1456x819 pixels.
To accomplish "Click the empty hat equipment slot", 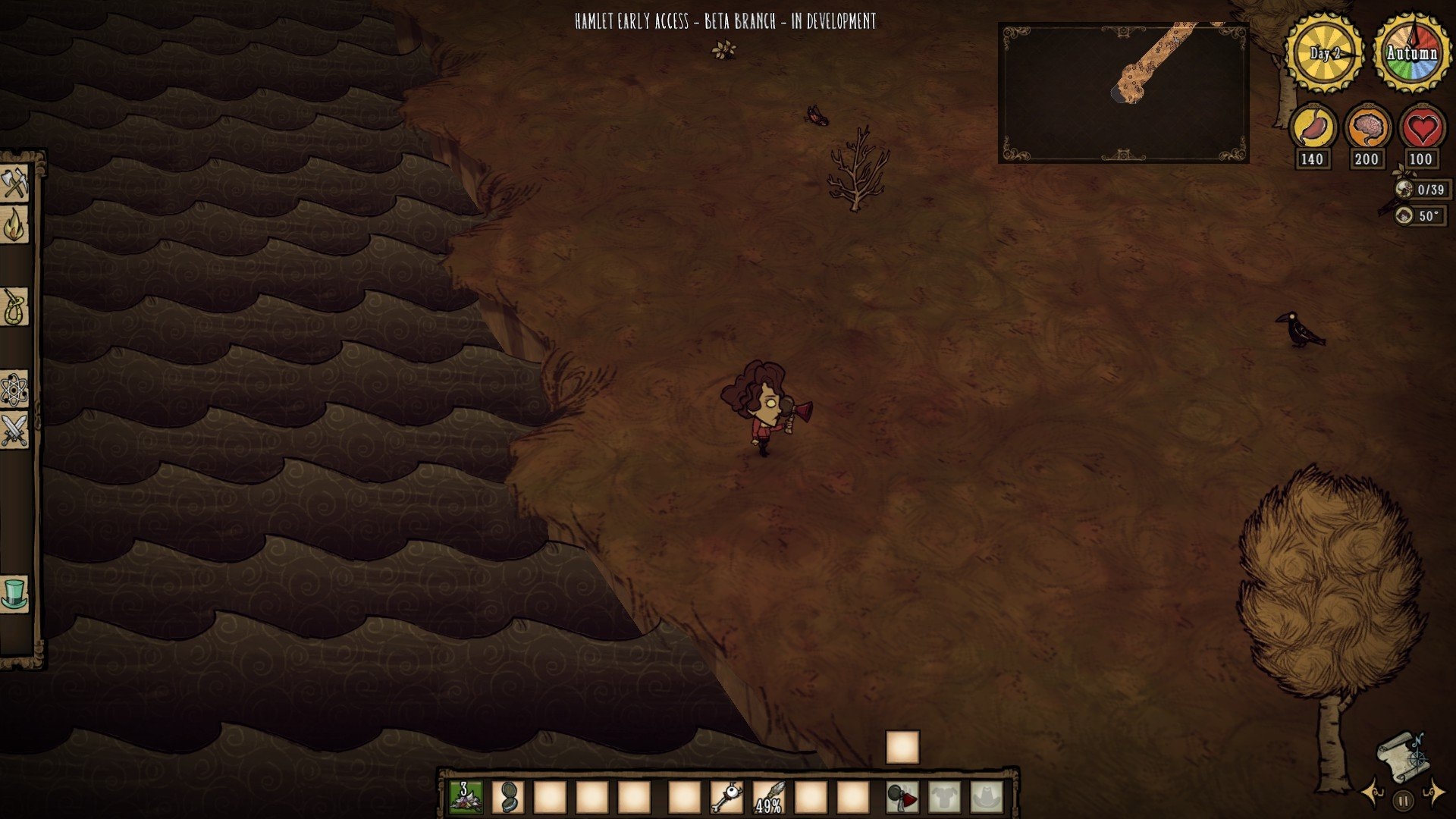I will click(987, 797).
